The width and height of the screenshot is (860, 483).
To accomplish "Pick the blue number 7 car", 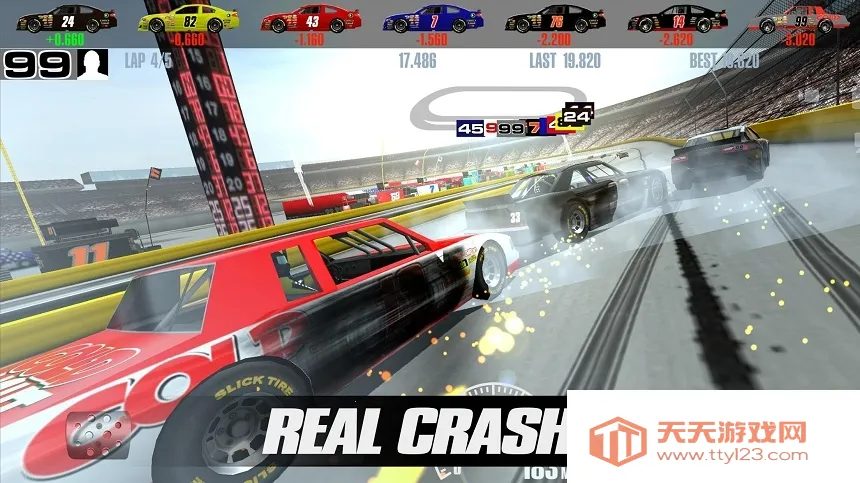I will [x=433, y=20].
